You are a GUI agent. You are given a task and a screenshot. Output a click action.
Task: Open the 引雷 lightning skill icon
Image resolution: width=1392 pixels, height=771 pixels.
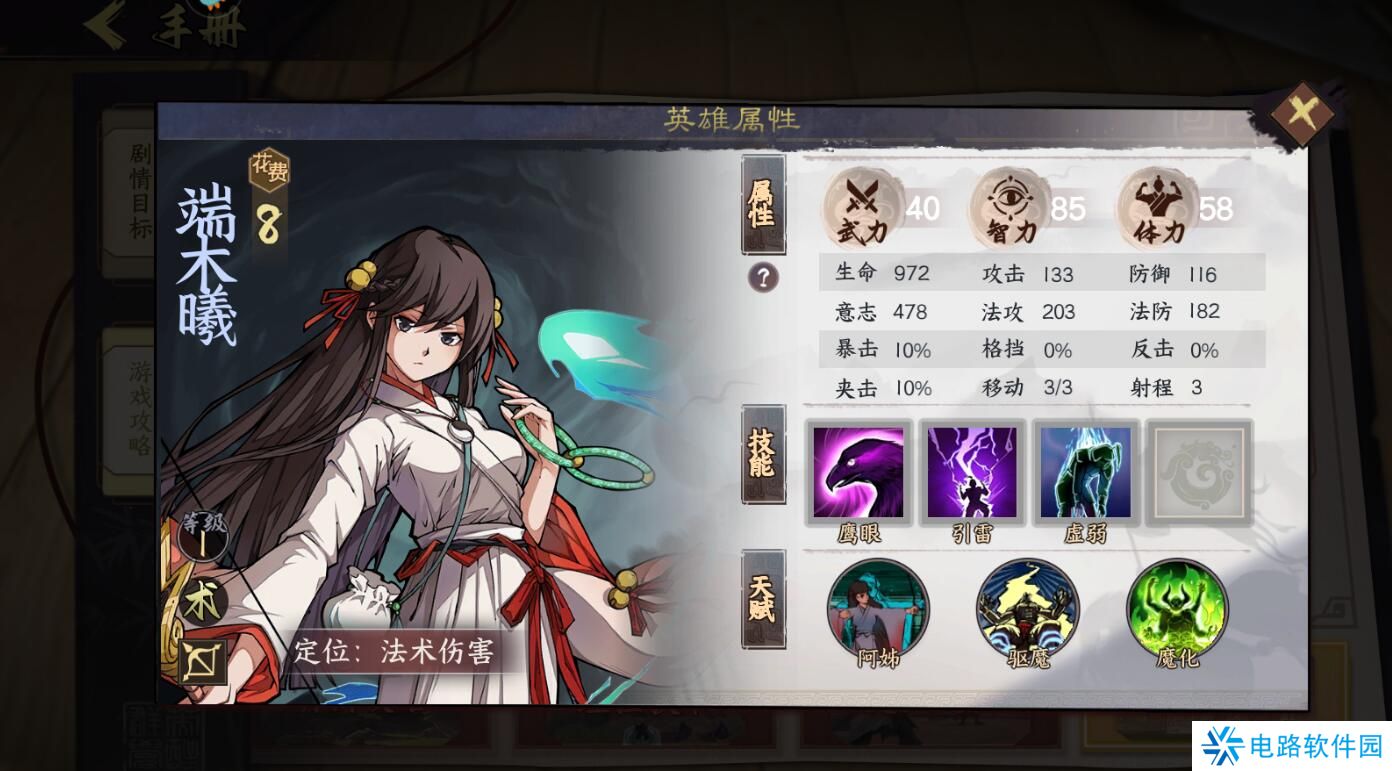point(972,473)
